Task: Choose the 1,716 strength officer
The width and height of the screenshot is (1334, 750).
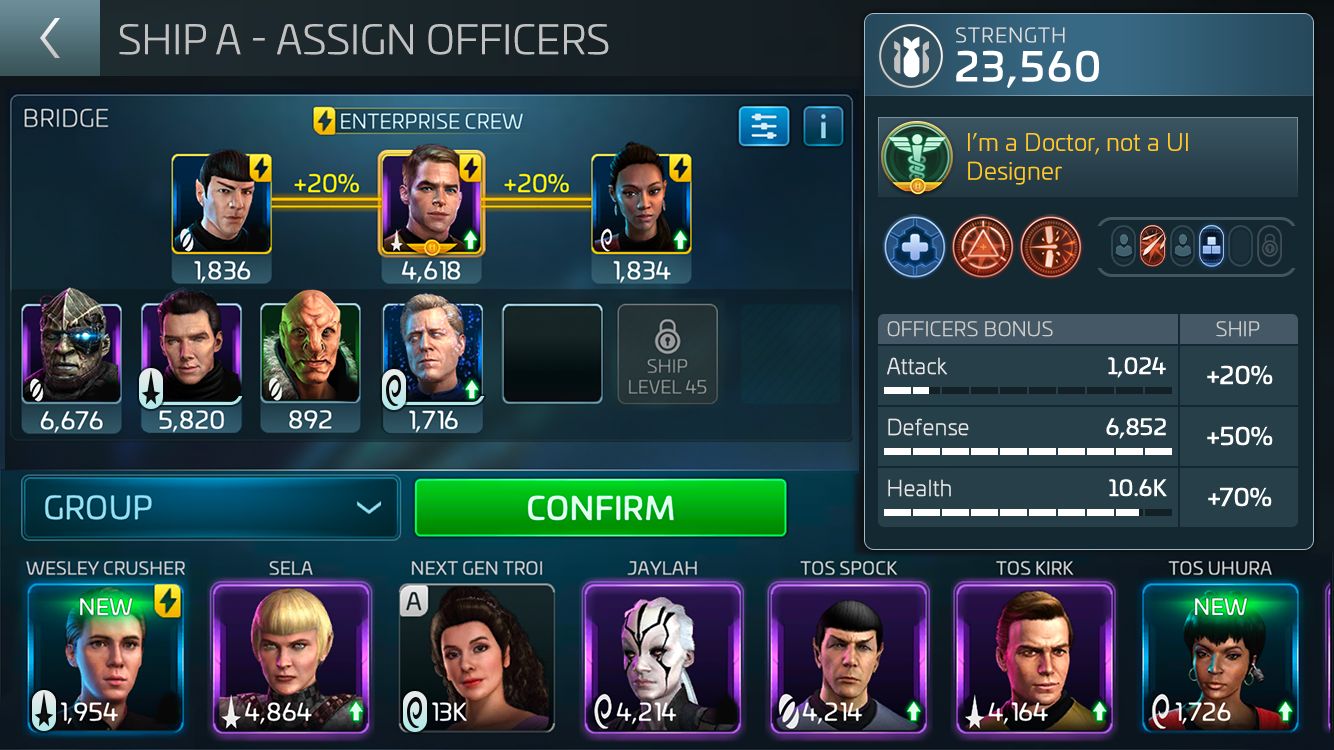Action: pos(433,354)
